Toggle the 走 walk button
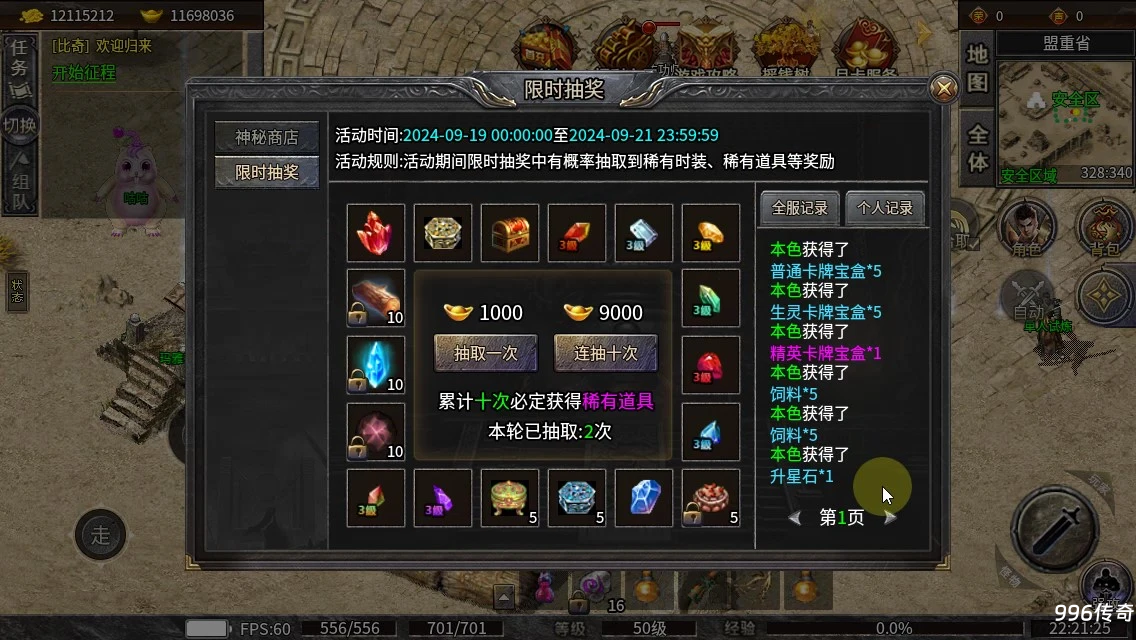Image resolution: width=1136 pixels, height=640 pixels. coord(100,535)
